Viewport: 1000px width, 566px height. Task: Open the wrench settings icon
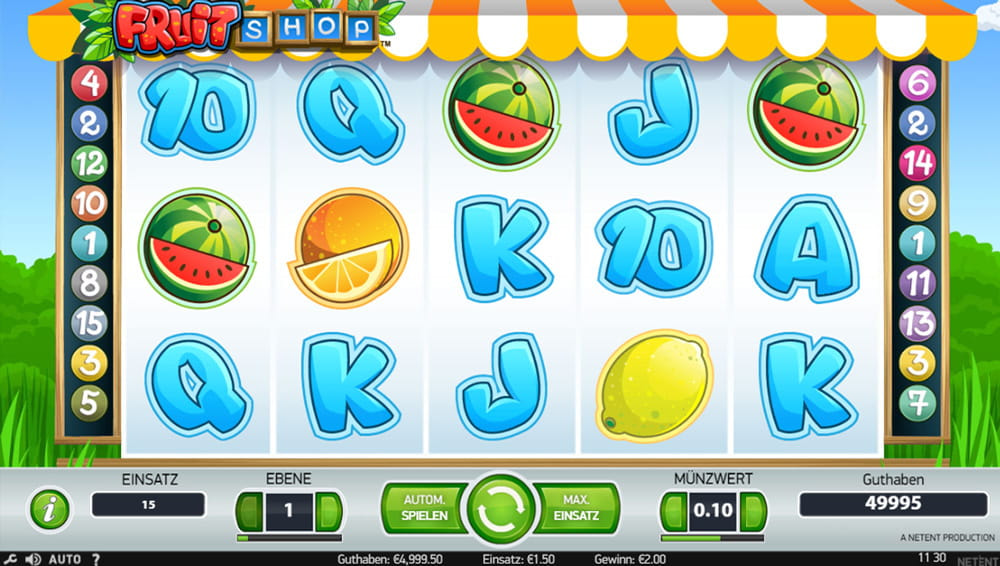point(10,559)
